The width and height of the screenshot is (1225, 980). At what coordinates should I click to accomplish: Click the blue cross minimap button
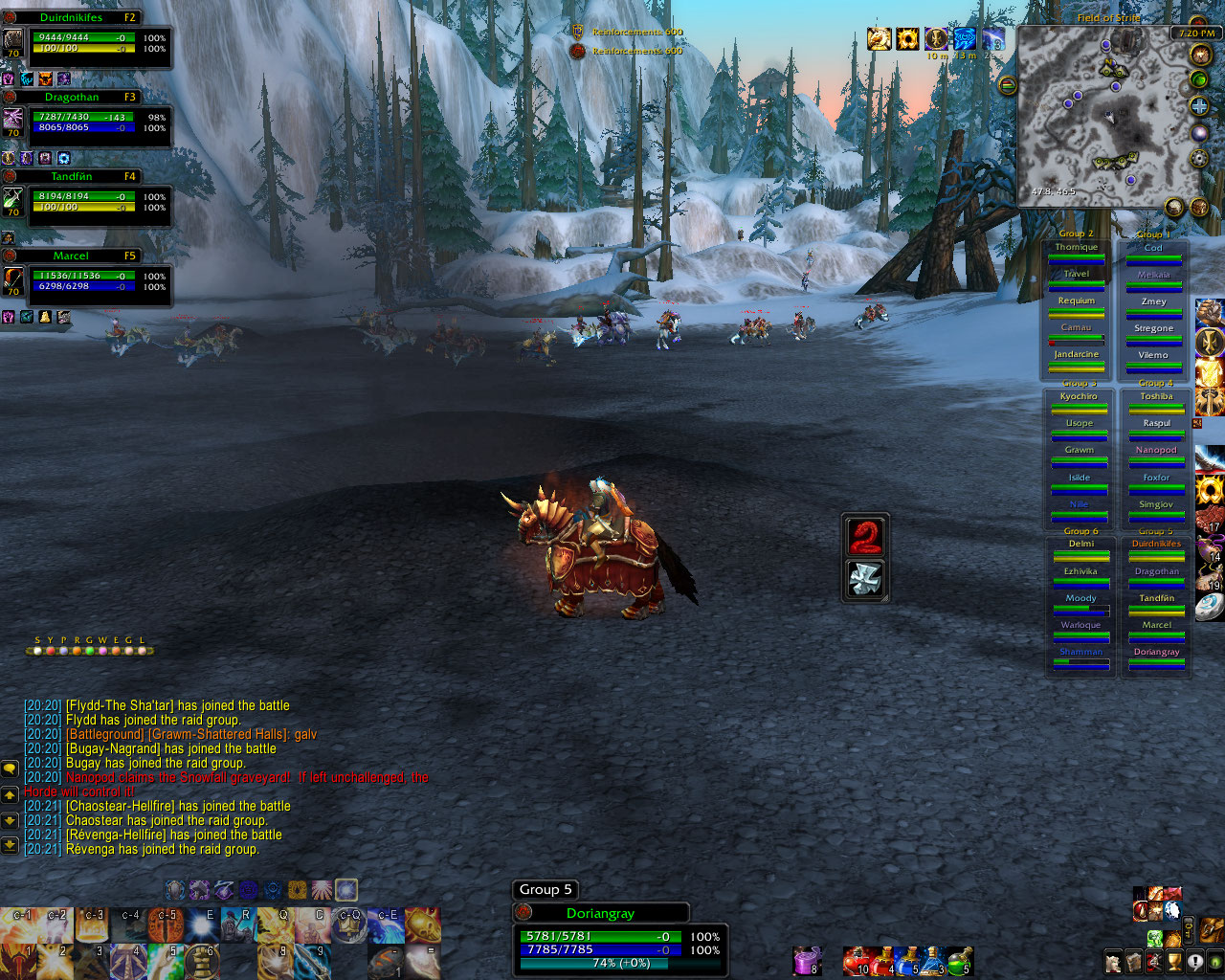(1199, 106)
